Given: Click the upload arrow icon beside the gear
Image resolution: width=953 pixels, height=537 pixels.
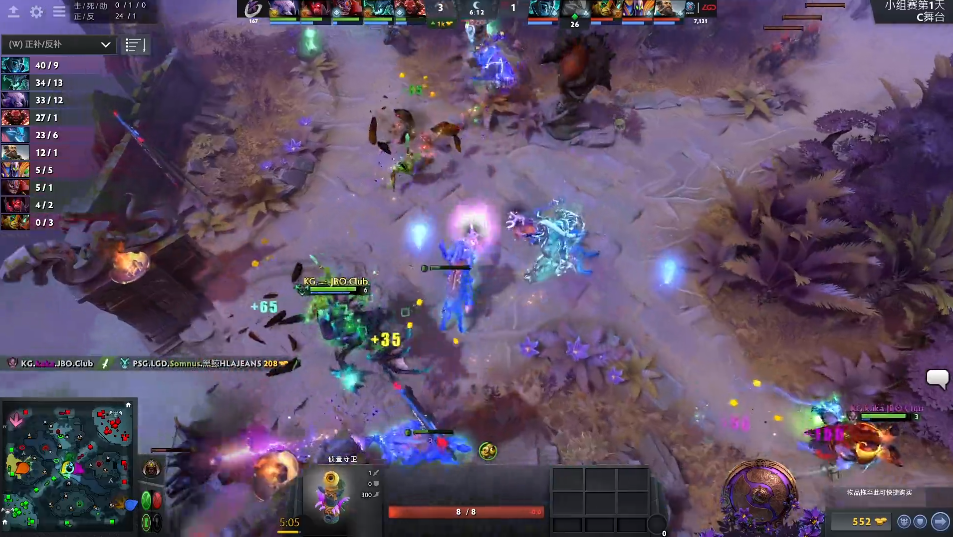Looking at the screenshot, I should tap(14, 12).
